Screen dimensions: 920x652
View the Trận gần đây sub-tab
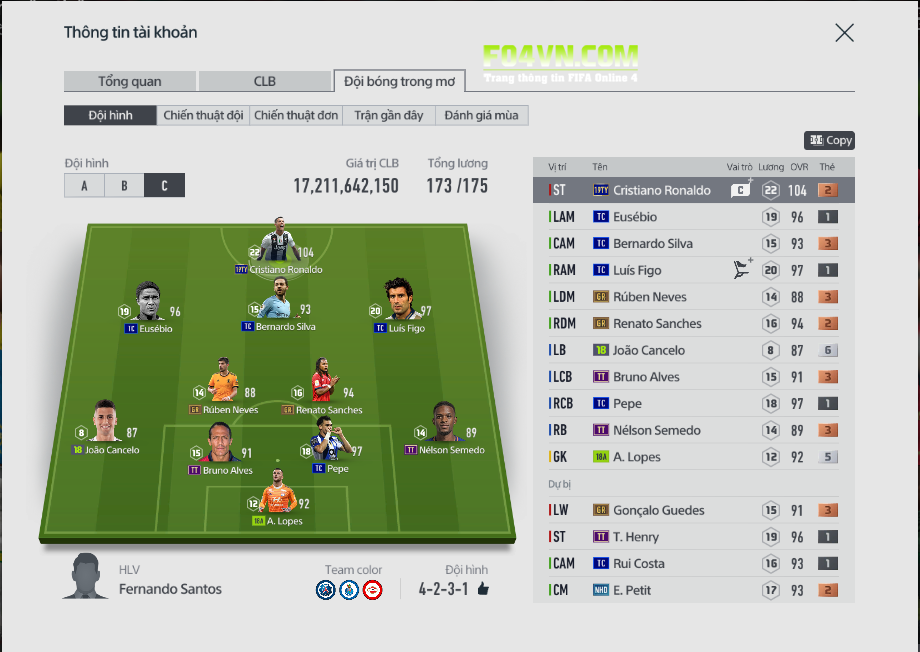pos(389,115)
